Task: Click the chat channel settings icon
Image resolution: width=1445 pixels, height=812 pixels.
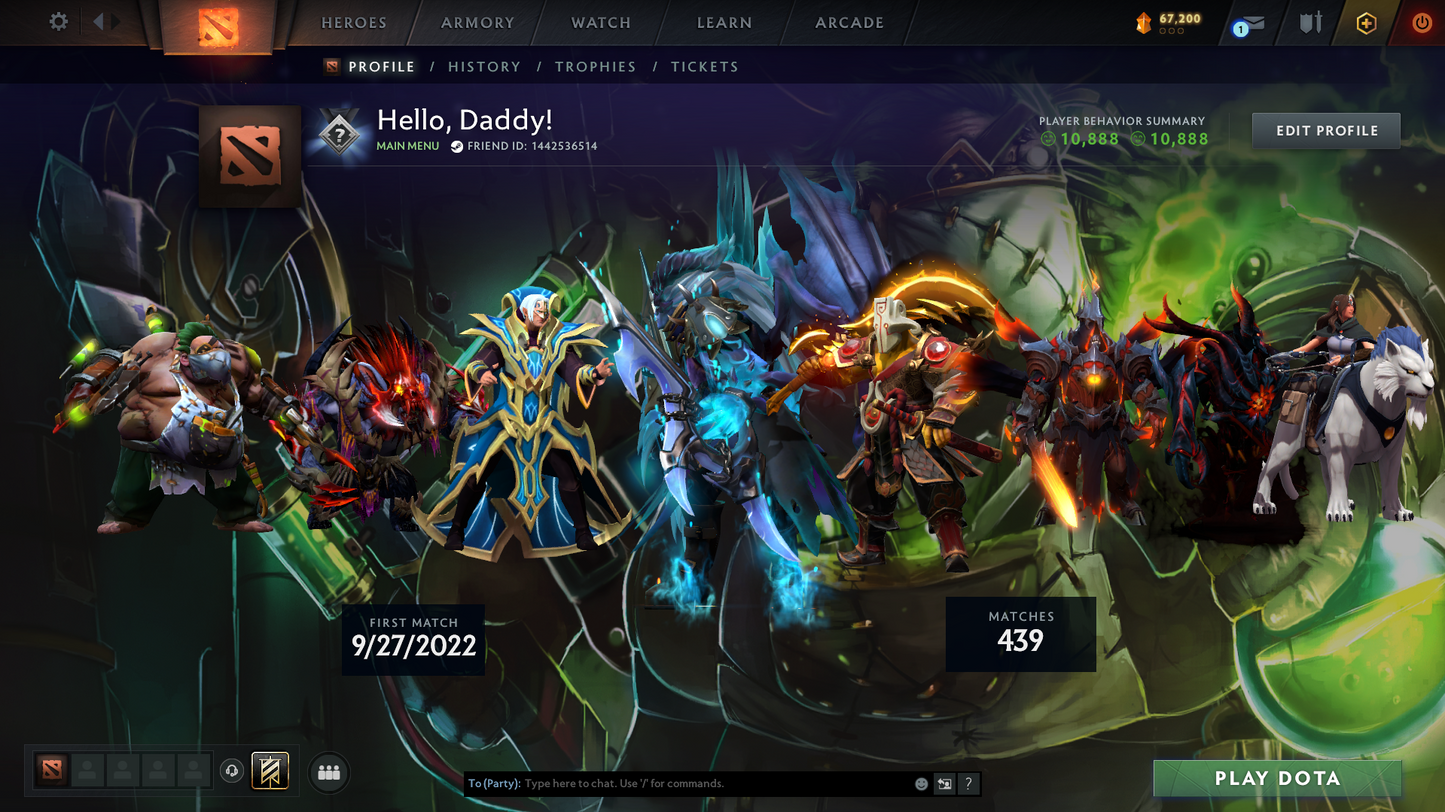Action: [944, 783]
